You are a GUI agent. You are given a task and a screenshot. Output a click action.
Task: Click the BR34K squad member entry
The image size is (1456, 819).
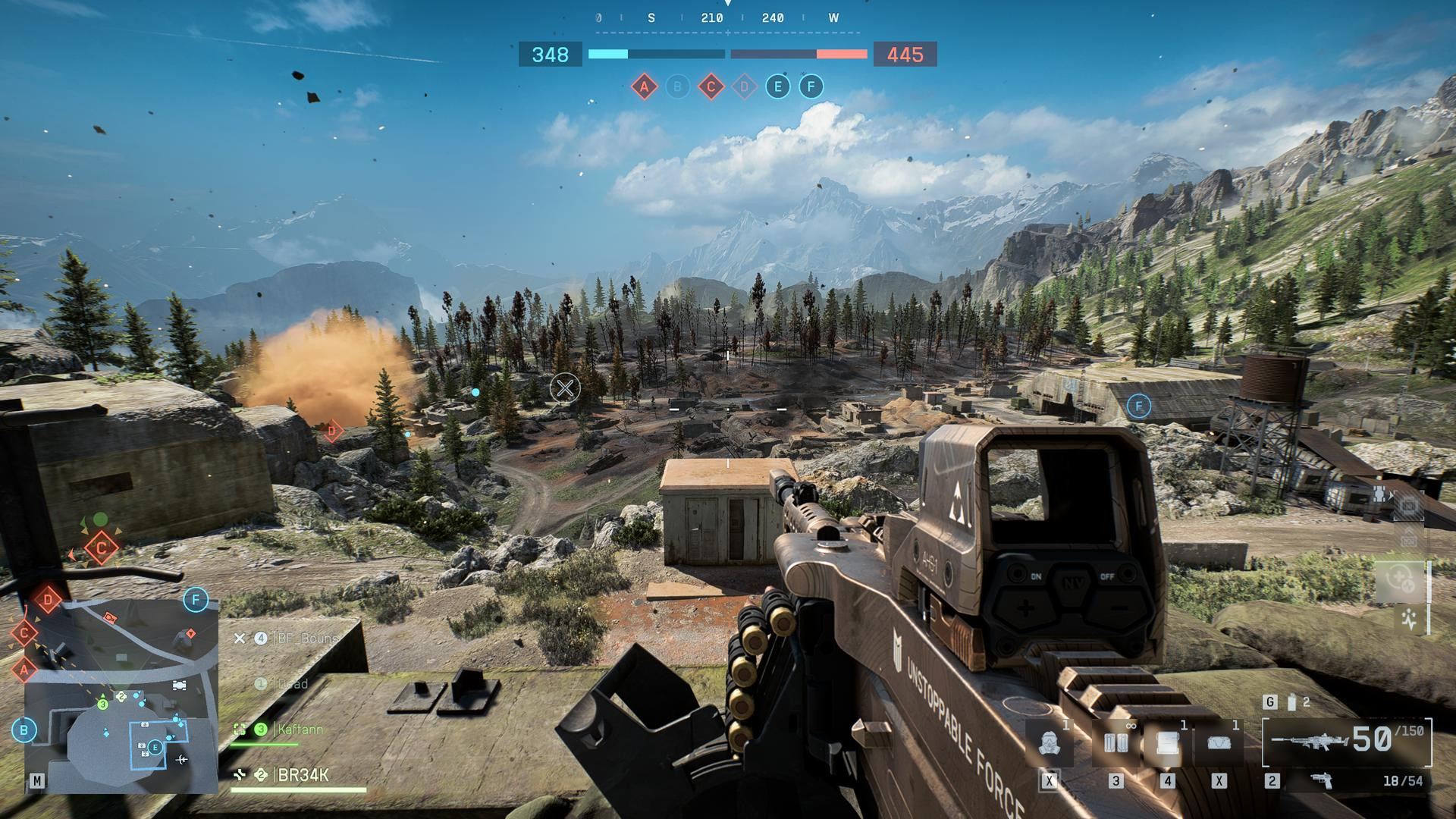coord(303,775)
